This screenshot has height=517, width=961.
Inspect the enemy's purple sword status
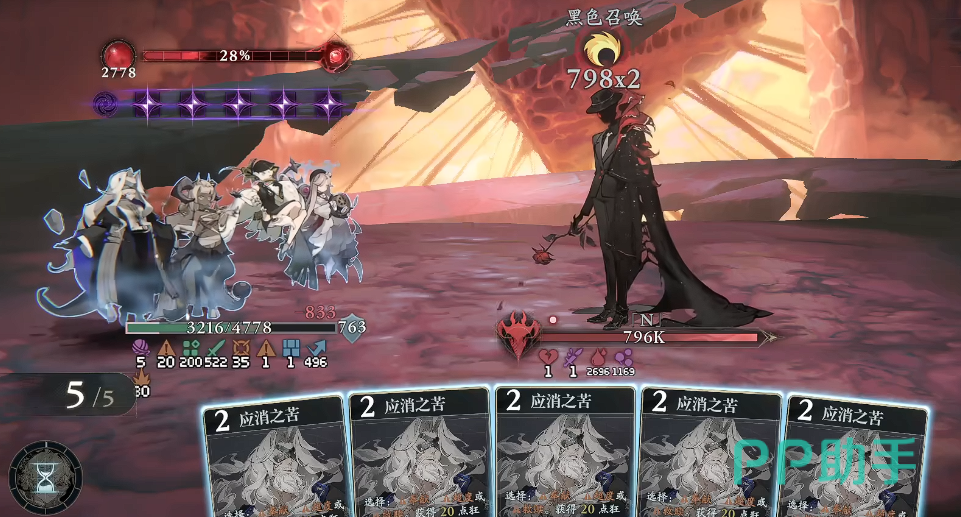(574, 356)
